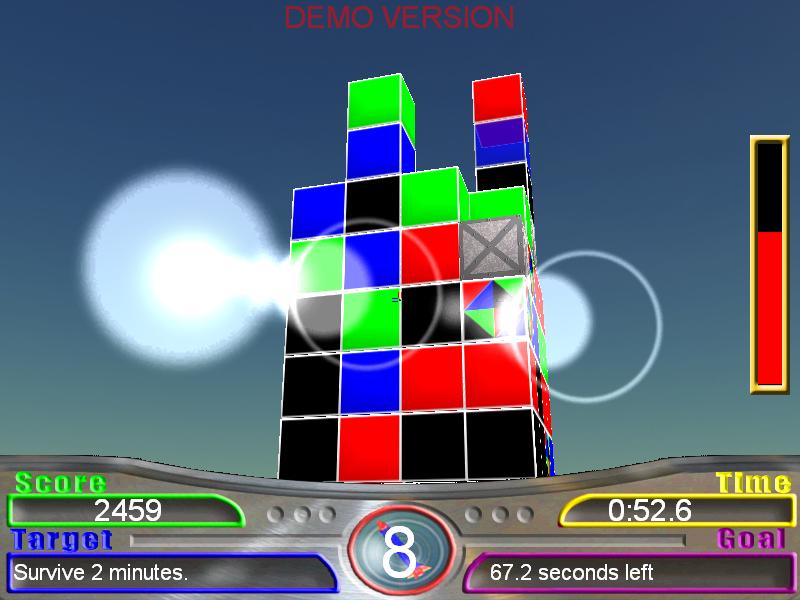Select the blue block in second-lowest row

click(x=370, y=381)
